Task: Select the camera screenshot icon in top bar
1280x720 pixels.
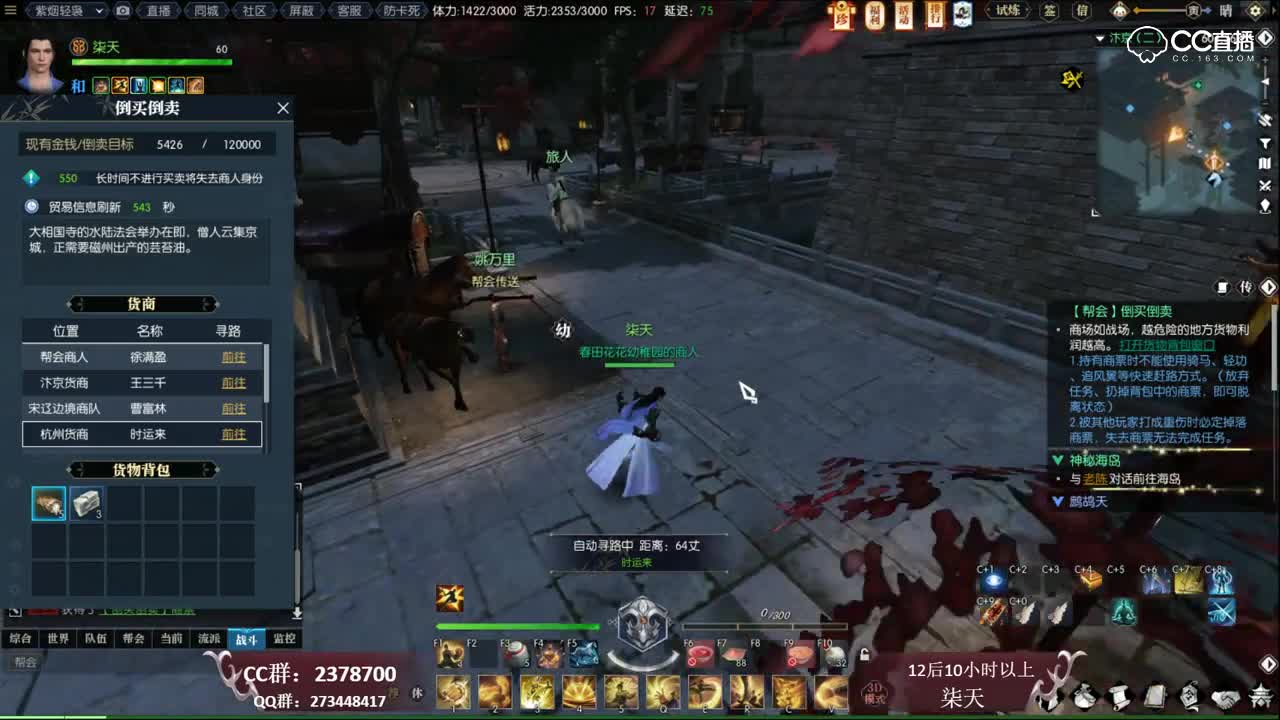Action: click(x=122, y=11)
